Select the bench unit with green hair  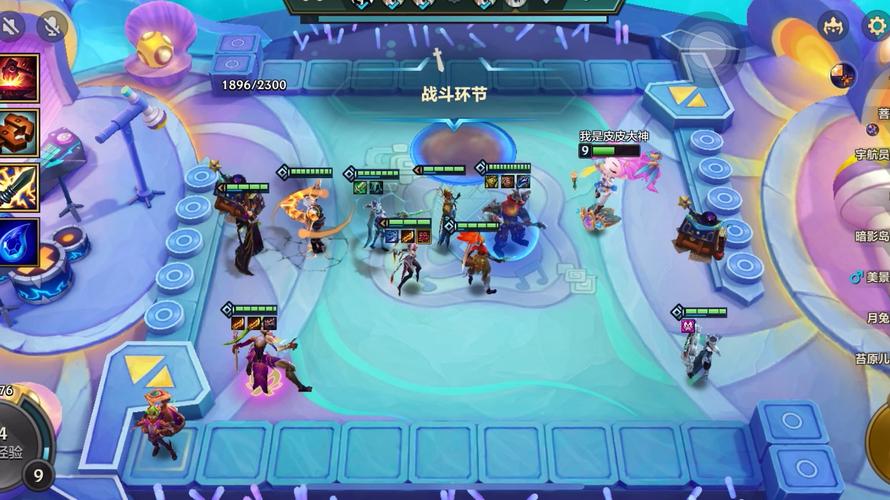(x=158, y=423)
